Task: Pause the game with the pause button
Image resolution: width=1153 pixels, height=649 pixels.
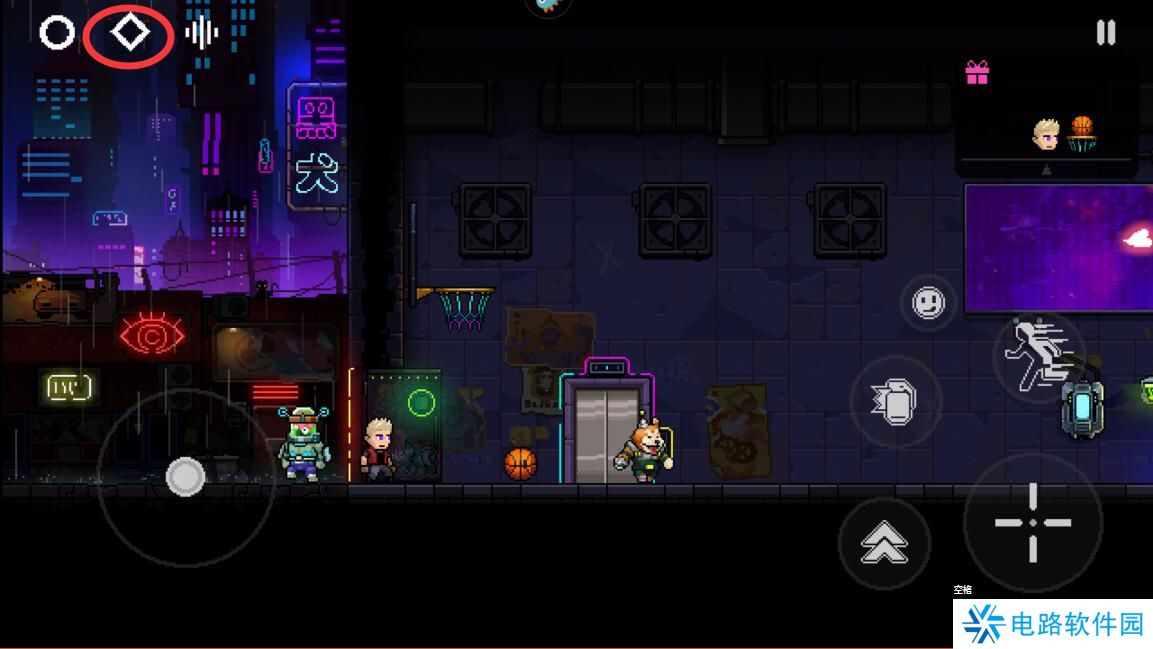Action: (x=1105, y=33)
